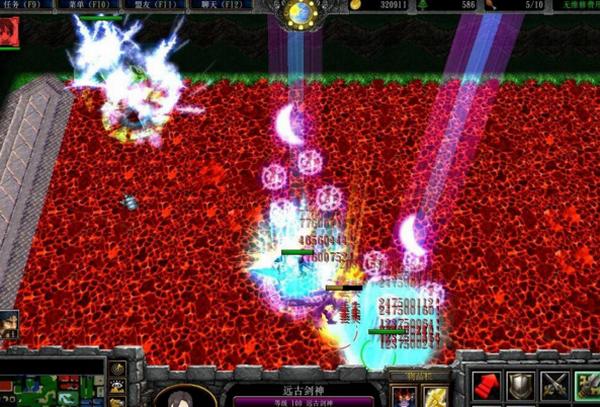Activate the red Move command icon
600x407 pixels.
[485, 387]
